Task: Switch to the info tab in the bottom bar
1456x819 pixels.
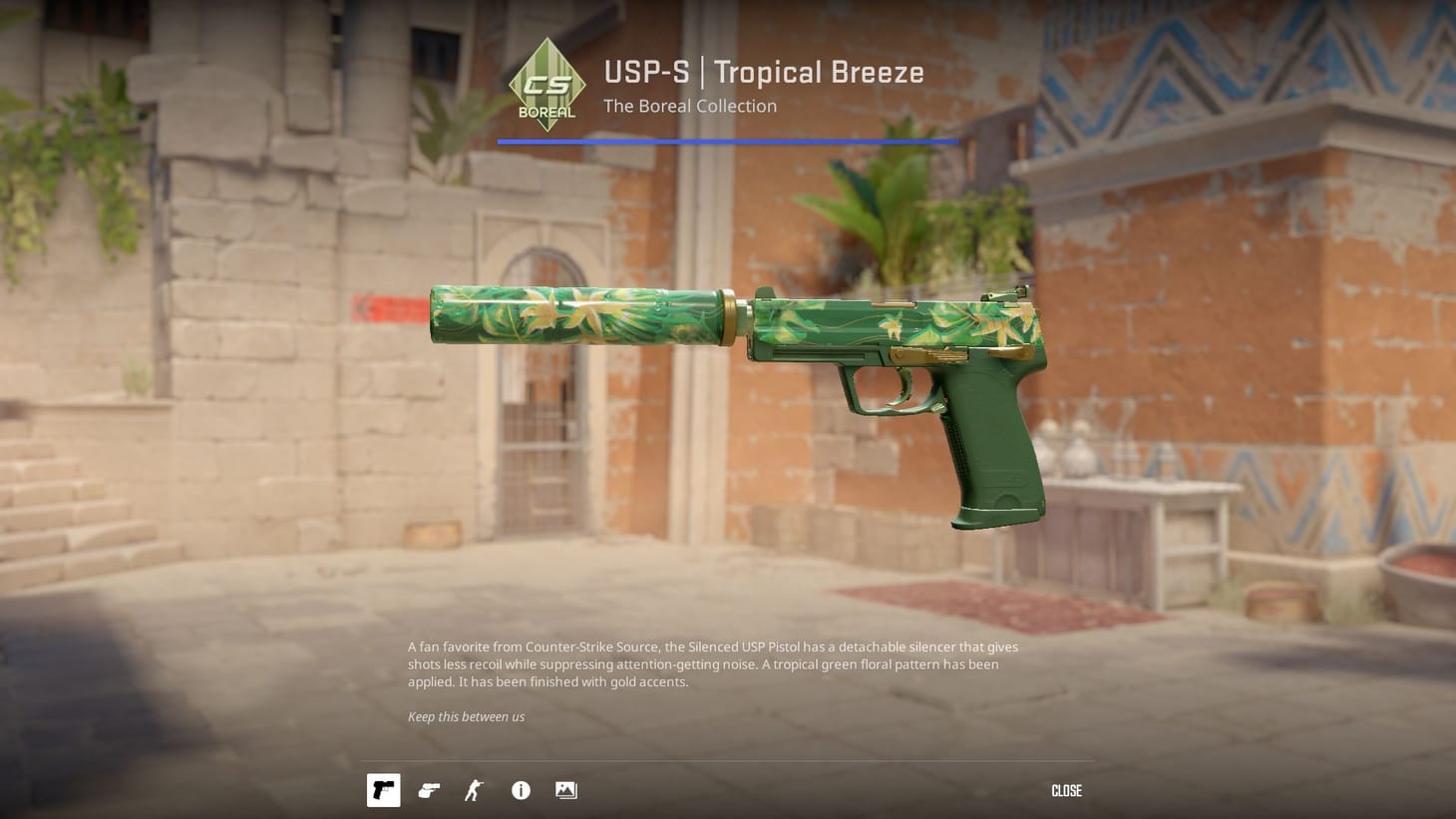Action: (520, 790)
